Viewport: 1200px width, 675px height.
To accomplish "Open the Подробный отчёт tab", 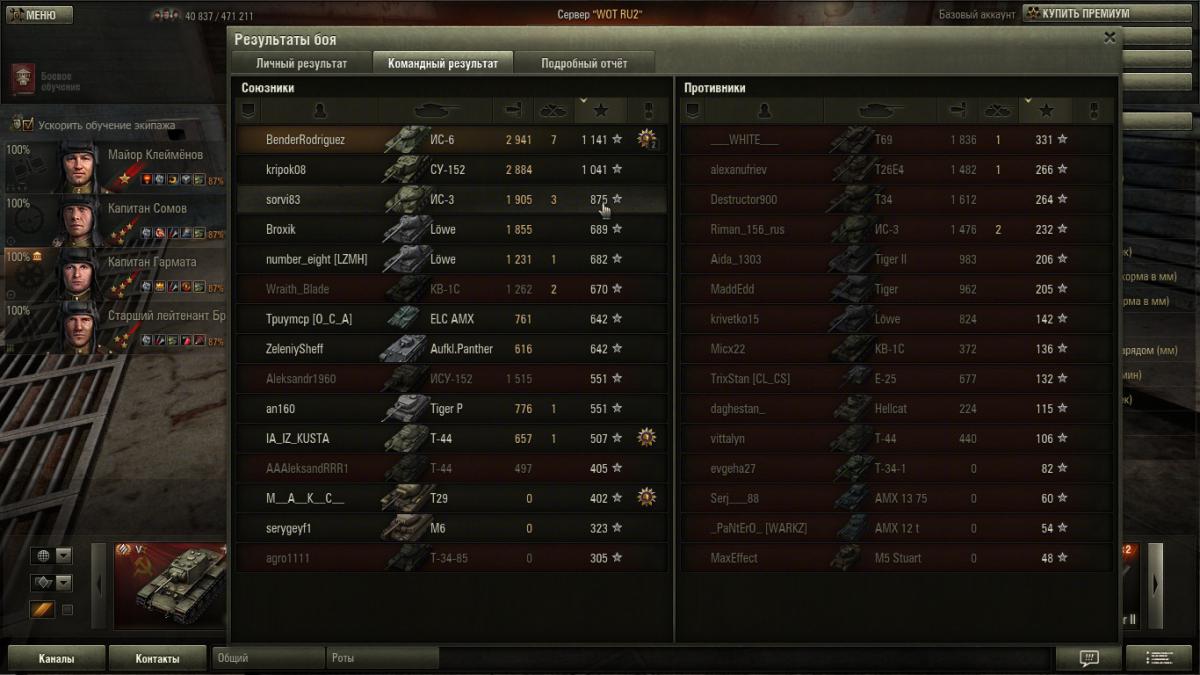I will (584, 63).
